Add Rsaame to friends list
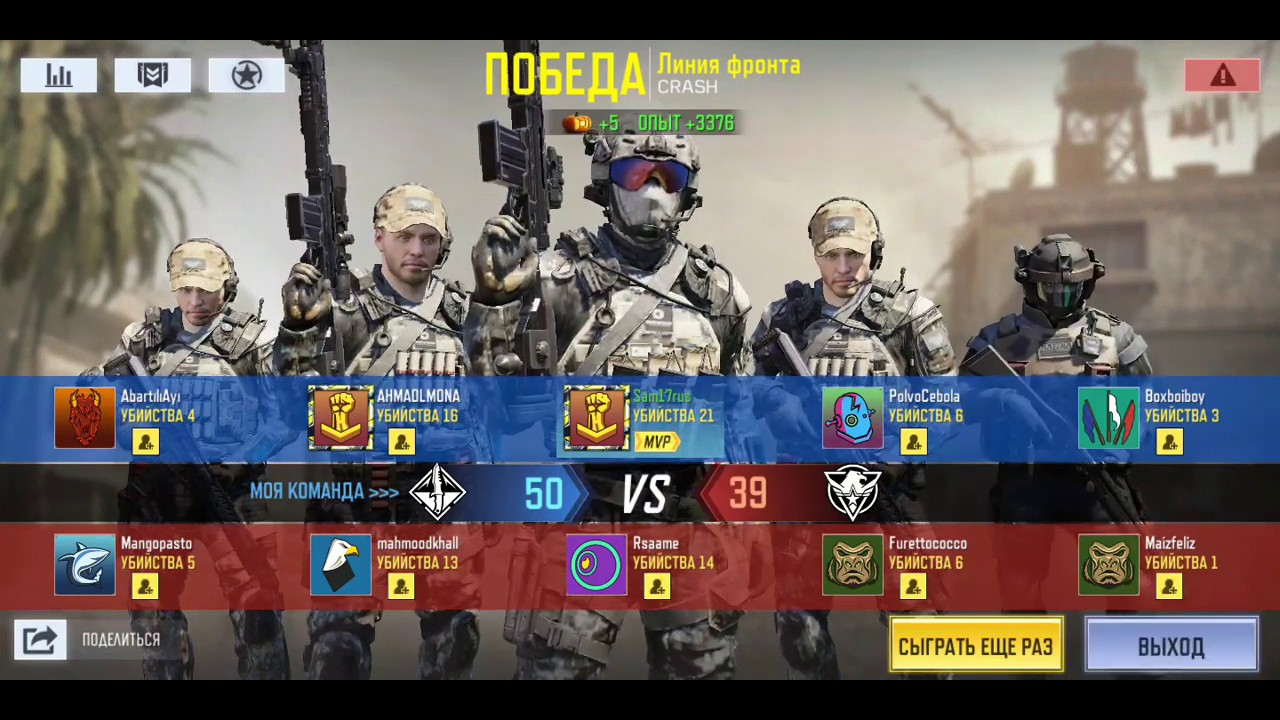 (657, 586)
